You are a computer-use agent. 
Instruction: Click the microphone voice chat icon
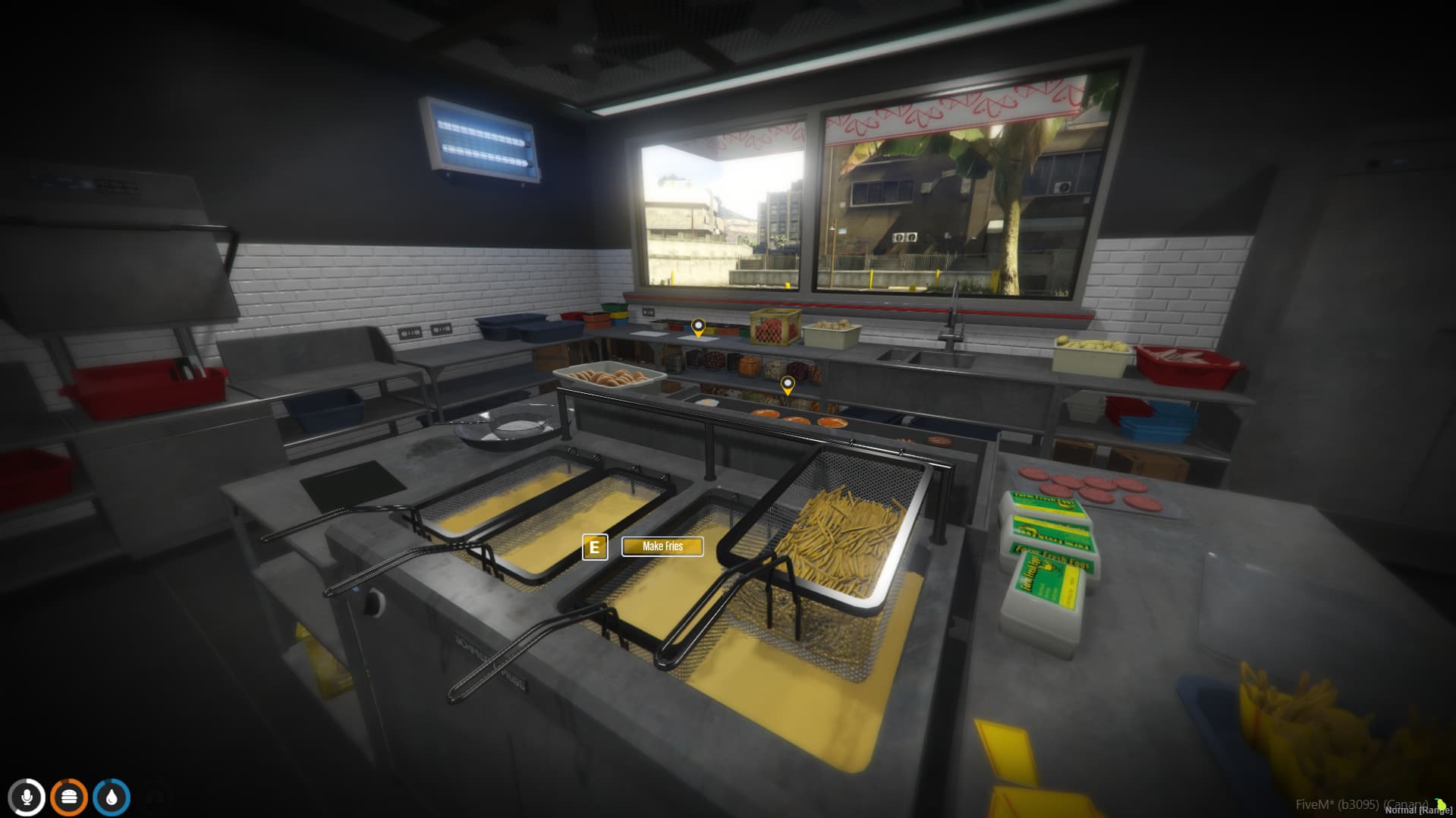27,797
